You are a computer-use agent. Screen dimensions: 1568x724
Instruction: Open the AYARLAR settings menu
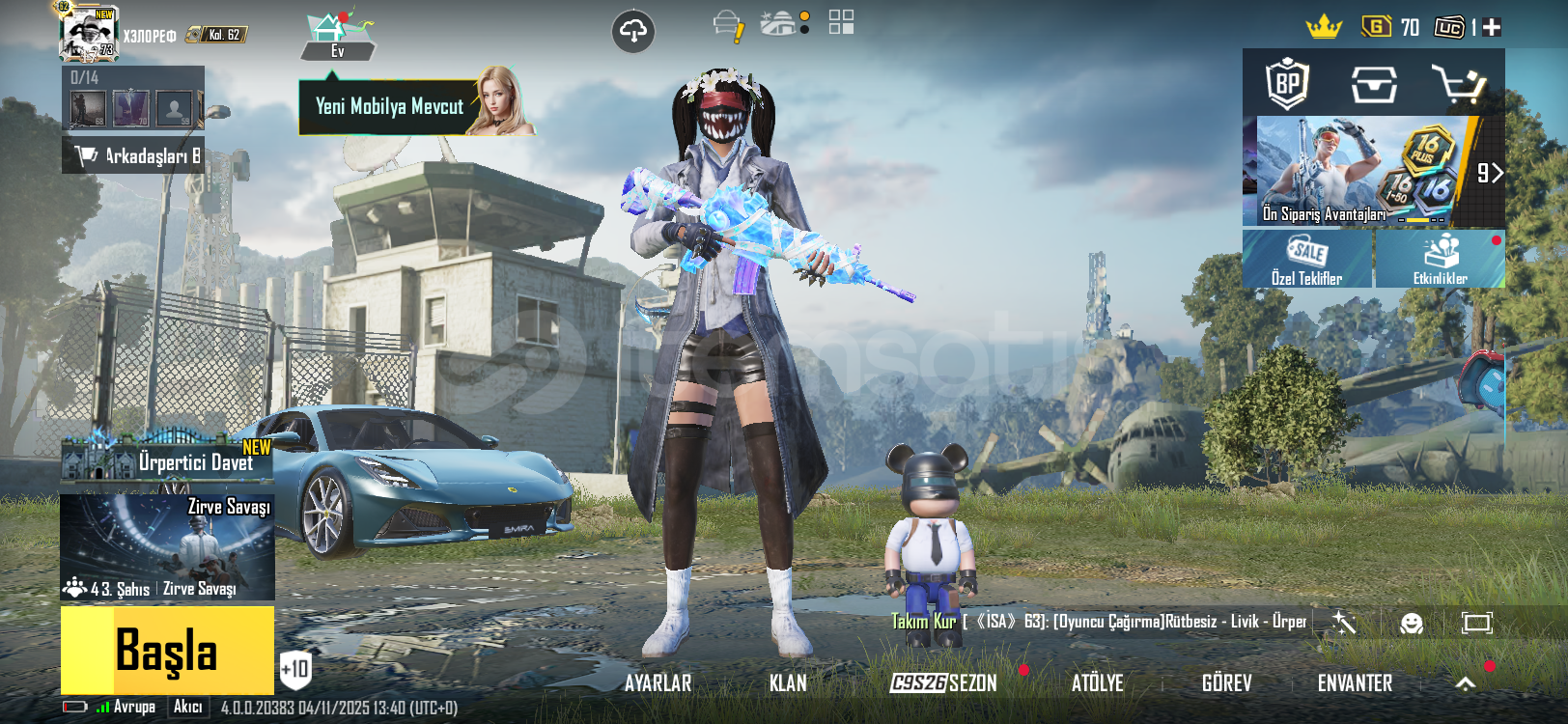pyautogui.click(x=658, y=683)
